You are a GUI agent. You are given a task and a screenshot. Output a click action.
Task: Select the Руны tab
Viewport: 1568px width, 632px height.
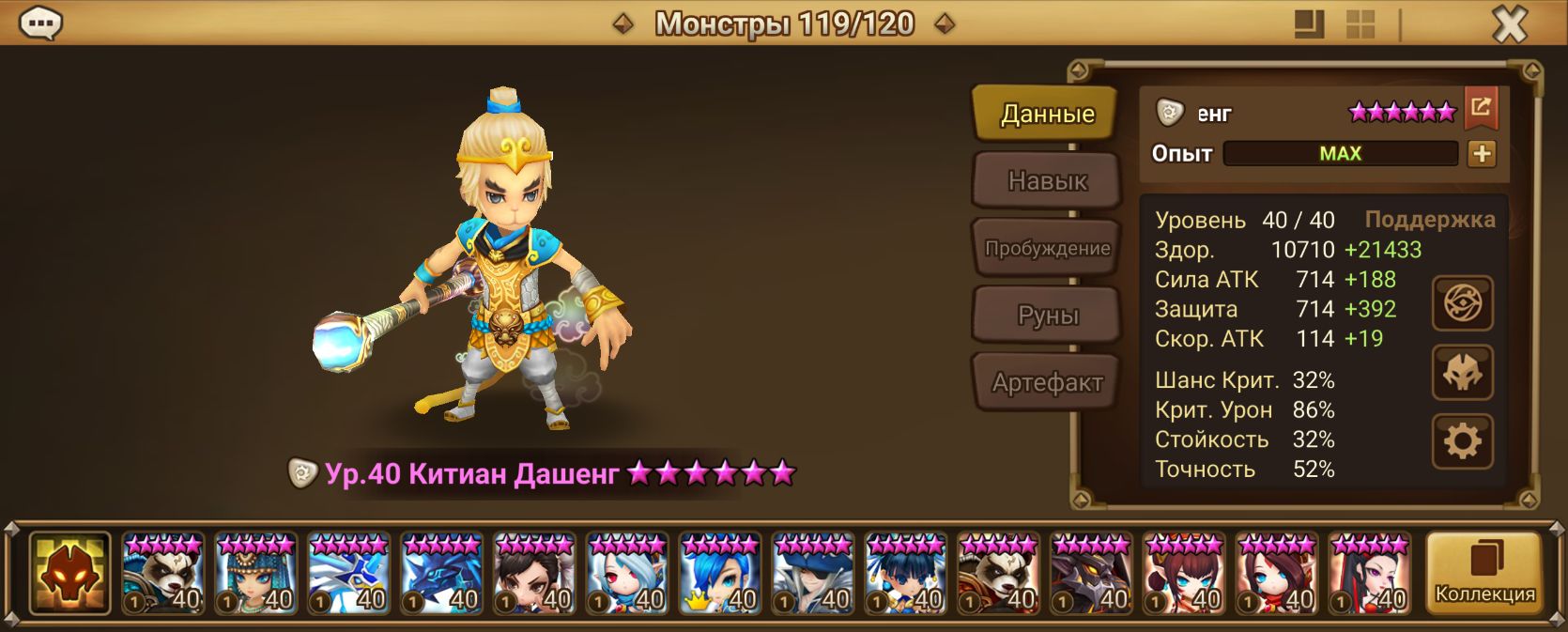pyautogui.click(x=1047, y=316)
